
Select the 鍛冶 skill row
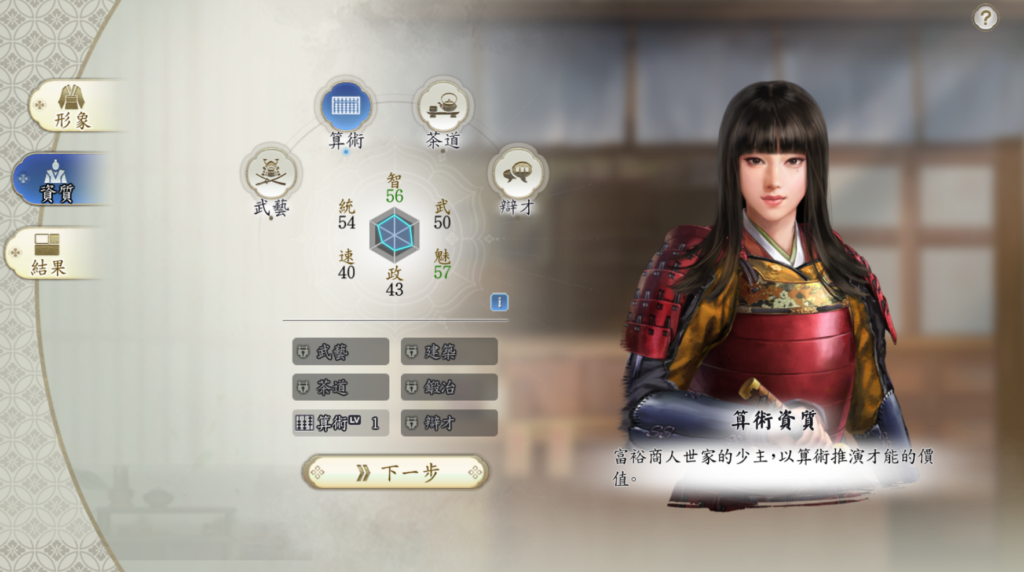(449, 387)
